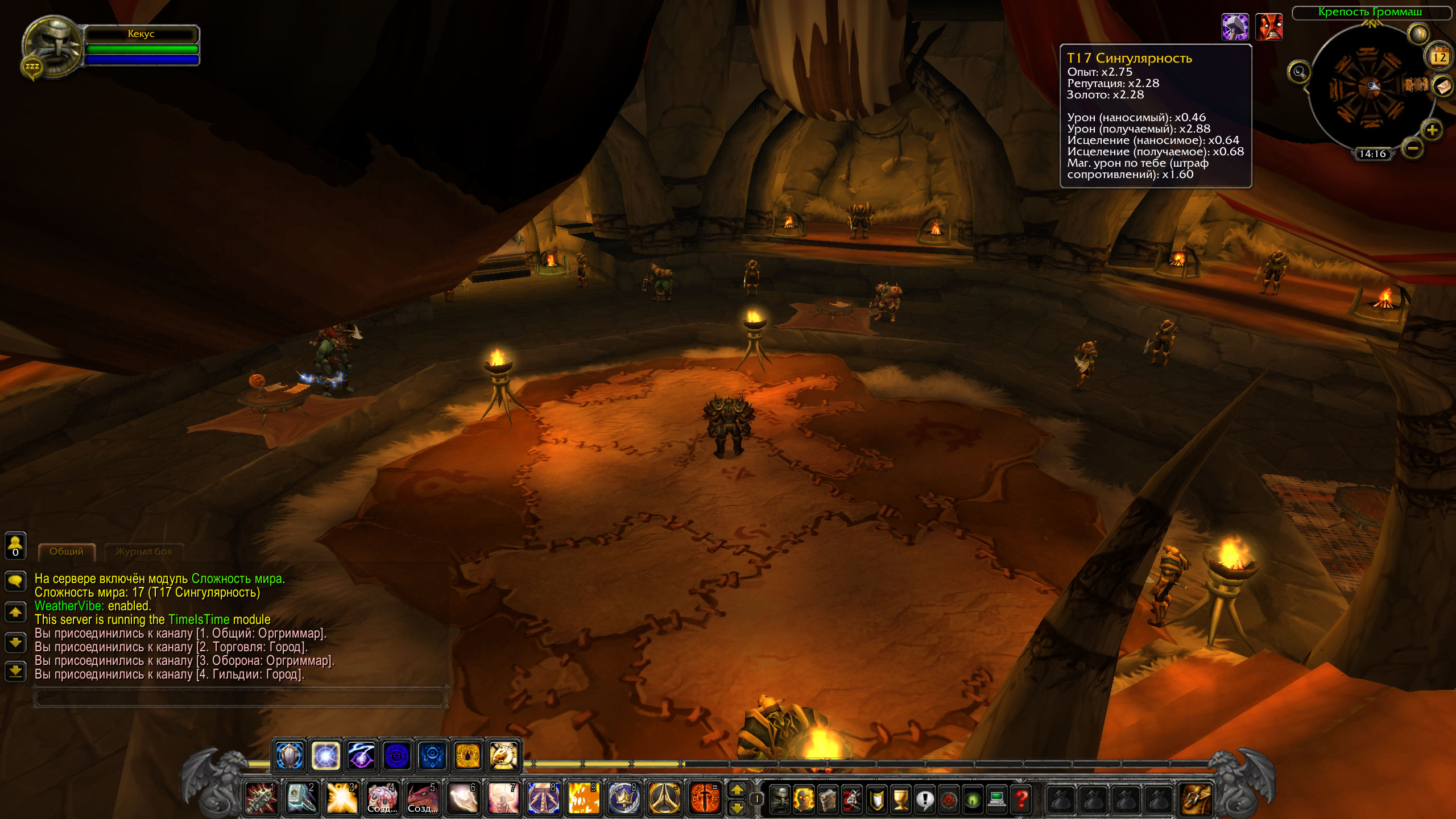This screenshot has width=1456, height=819.
Task: Open the mail envelope icon by minimap
Action: tap(1443, 87)
